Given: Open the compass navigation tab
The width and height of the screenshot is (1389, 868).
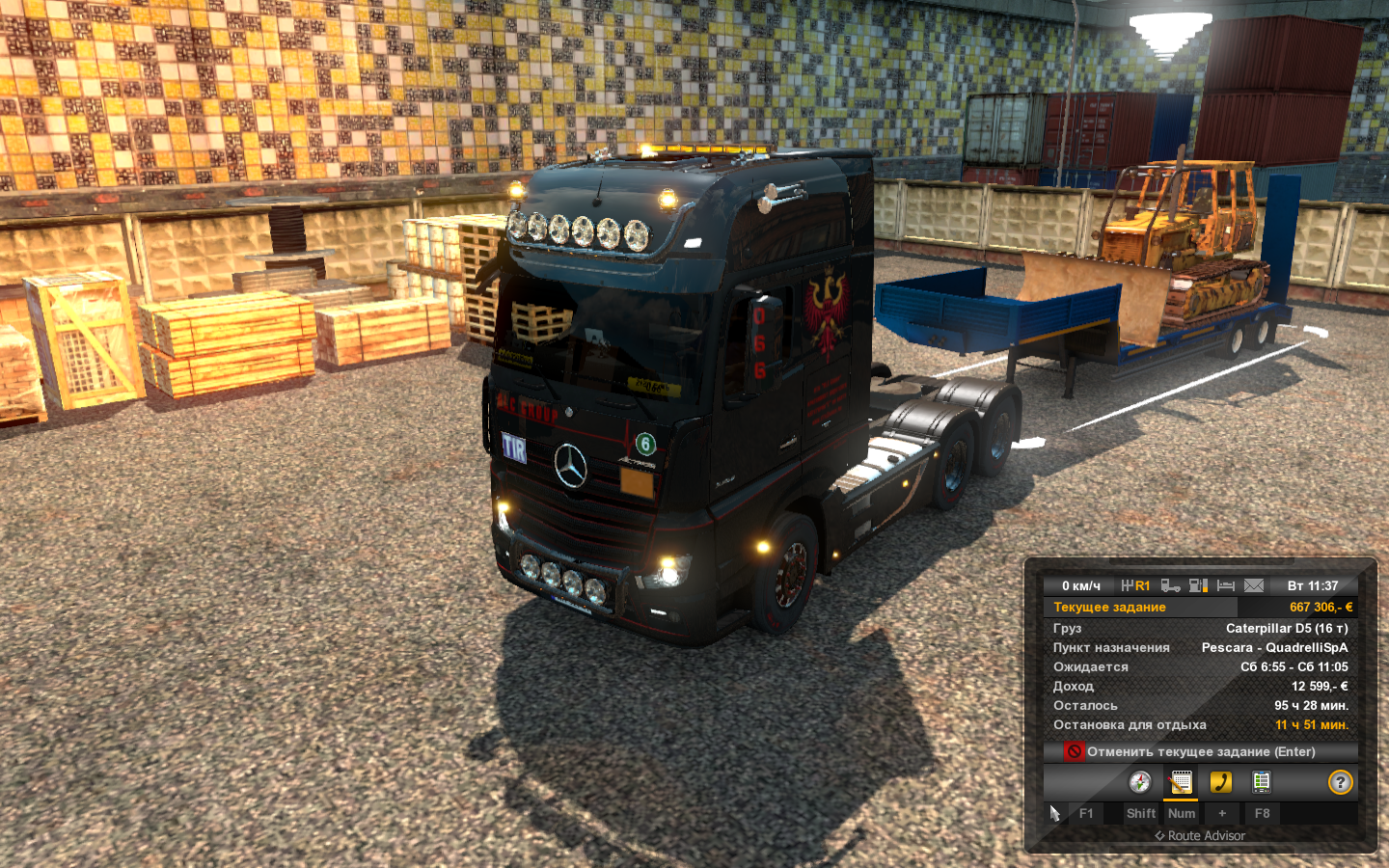Looking at the screenshot, I should (1140, 782).
